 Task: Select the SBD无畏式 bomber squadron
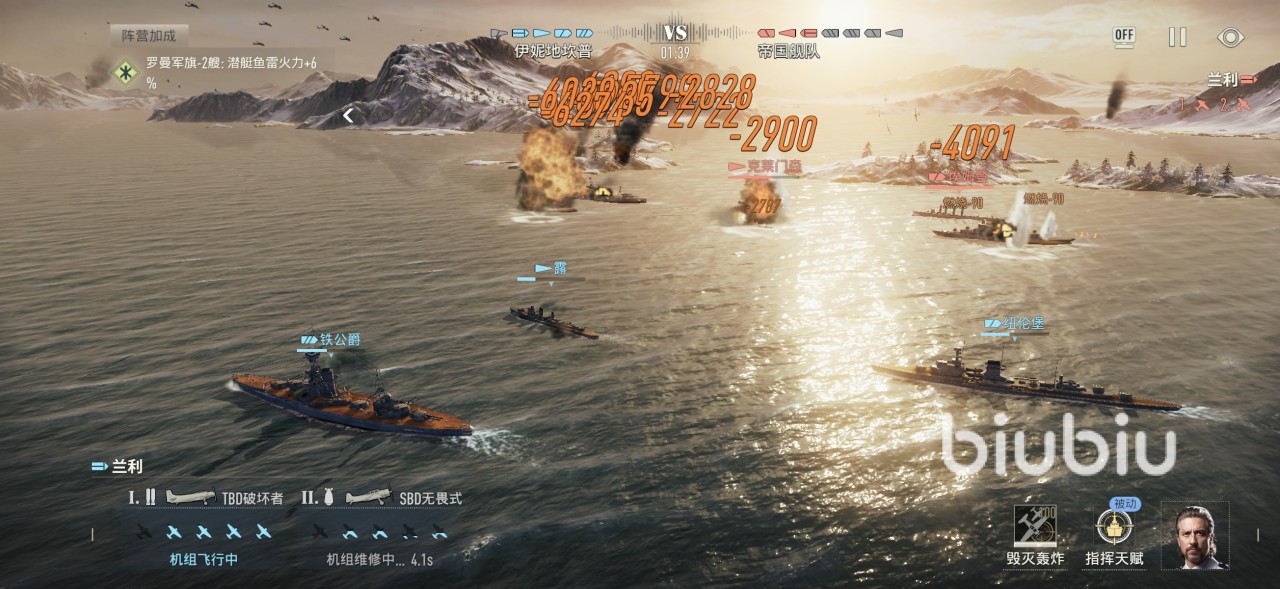[386, 497]
